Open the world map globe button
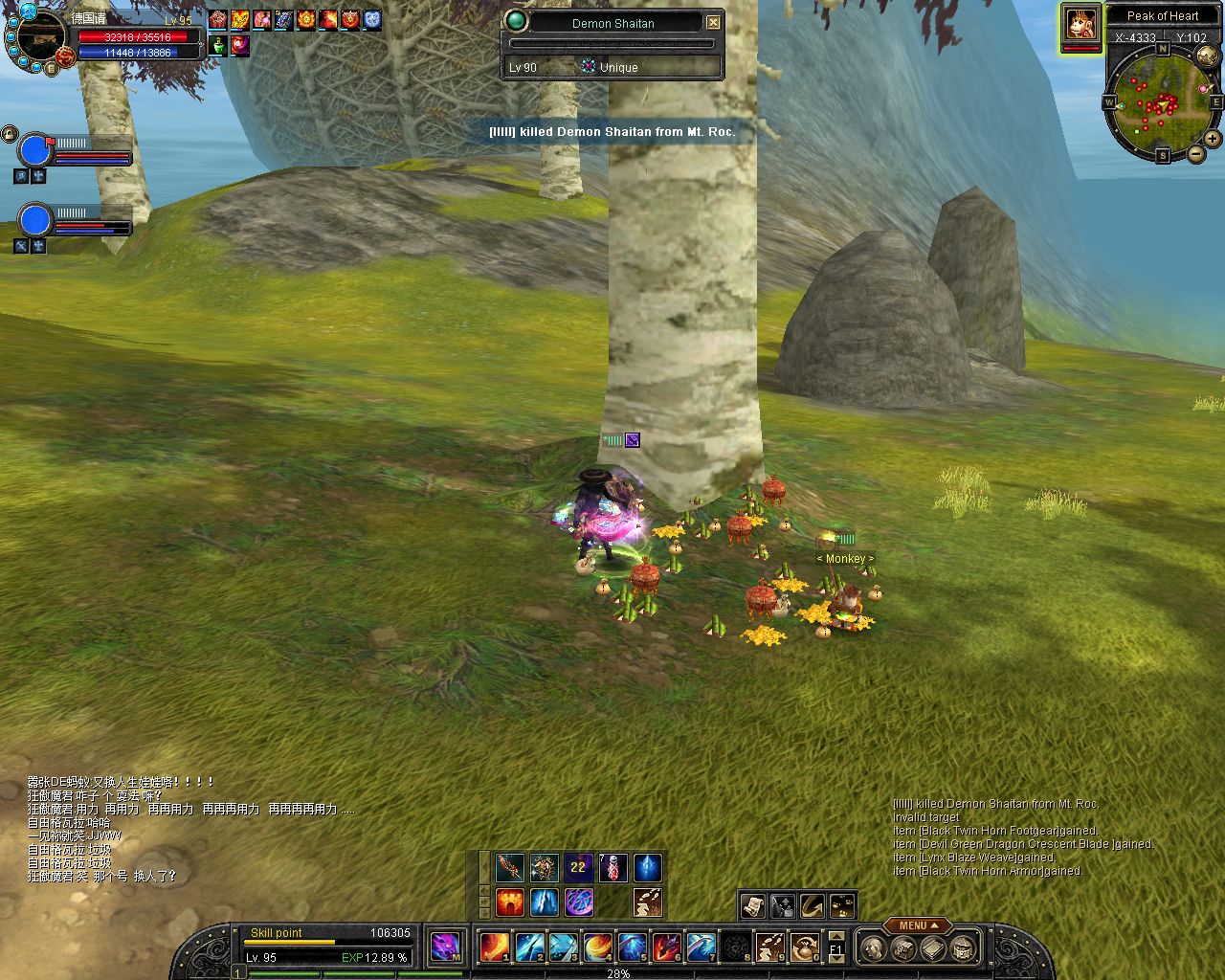This screenshot has height=980, width=1225. (x=1207, y=56)
